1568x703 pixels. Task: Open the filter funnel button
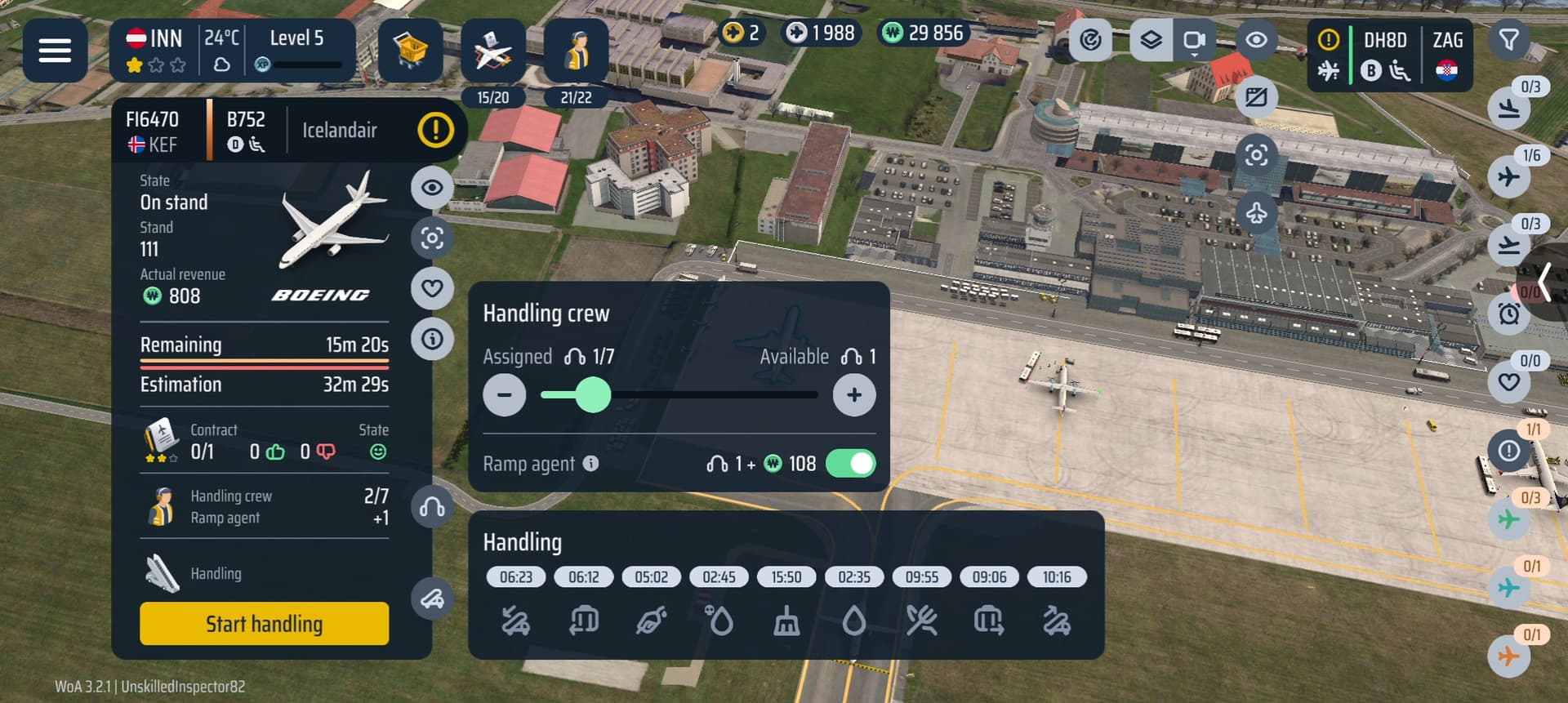pos(1508,39)
